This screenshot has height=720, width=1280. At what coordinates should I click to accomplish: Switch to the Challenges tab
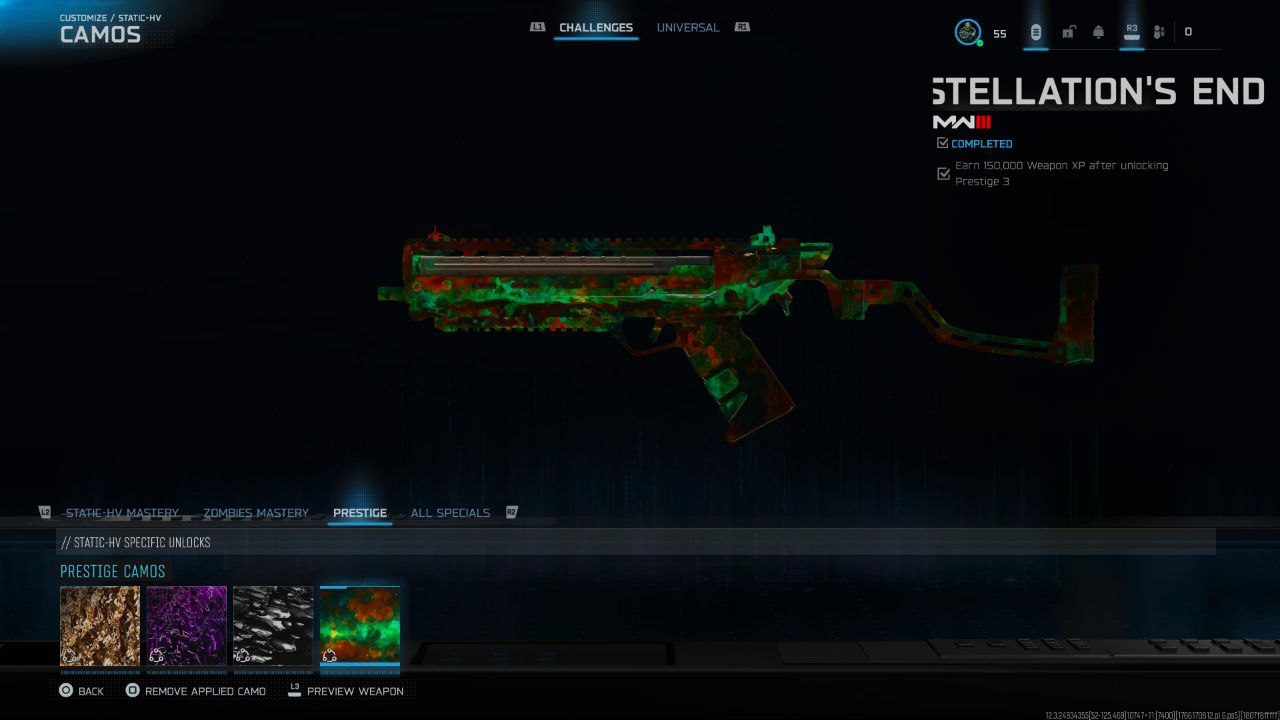pos(595,28)
